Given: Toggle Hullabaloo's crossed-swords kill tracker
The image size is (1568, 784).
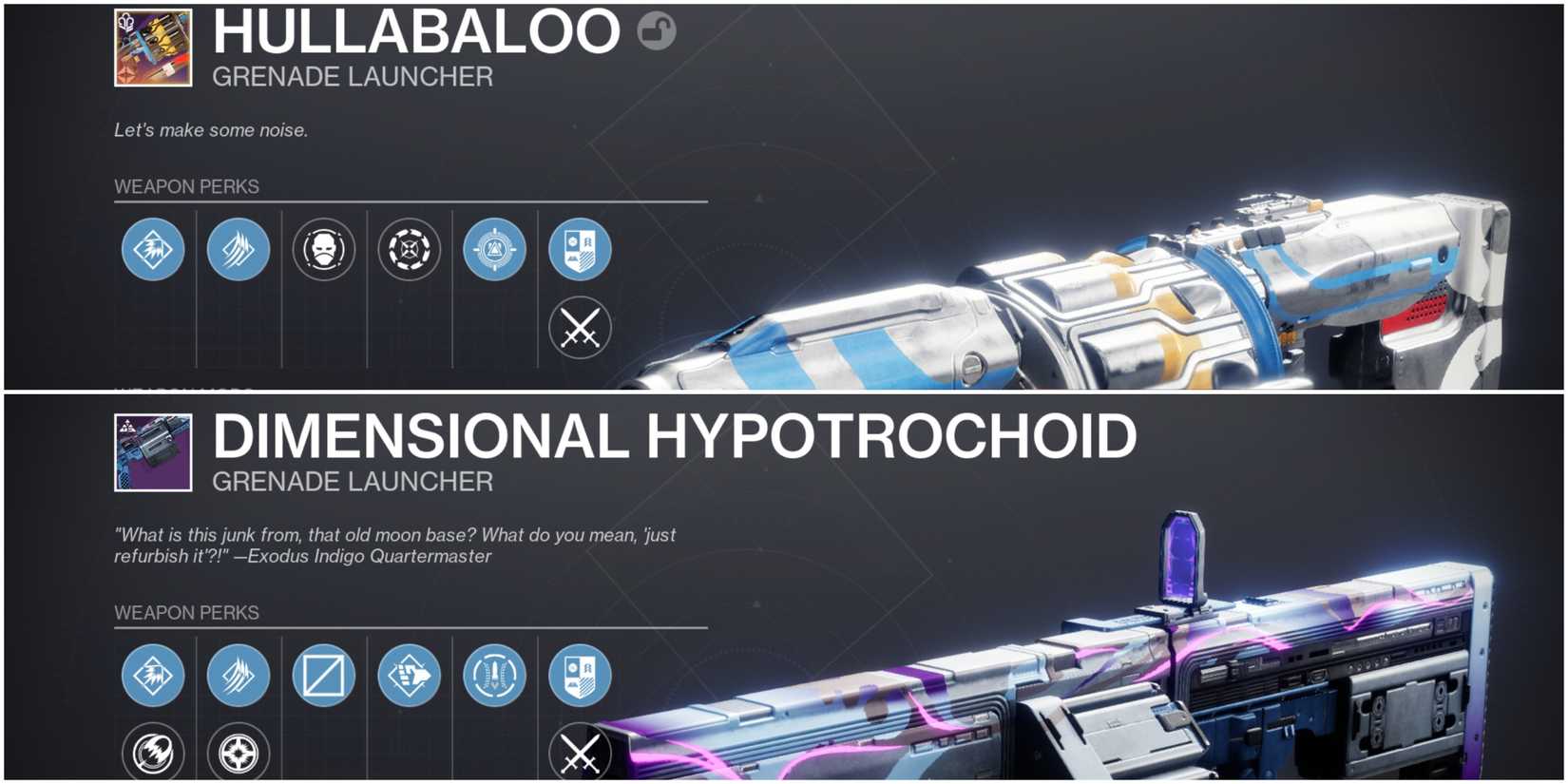Looking at the screenshot, I should pyautogui.click(x=581, y=328).
